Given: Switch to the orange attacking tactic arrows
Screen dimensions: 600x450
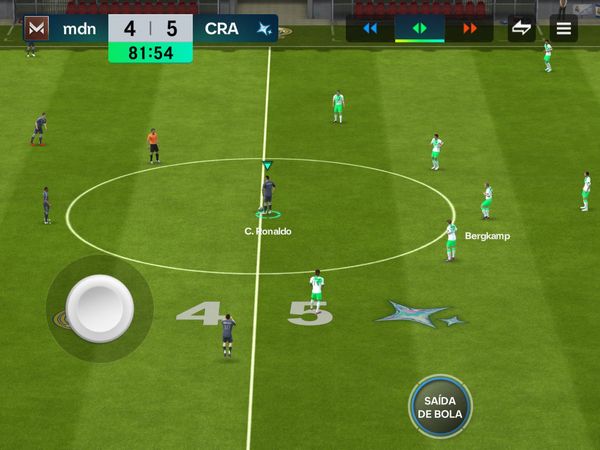Looking at the screenshot, I should click(x=469, y=28).
